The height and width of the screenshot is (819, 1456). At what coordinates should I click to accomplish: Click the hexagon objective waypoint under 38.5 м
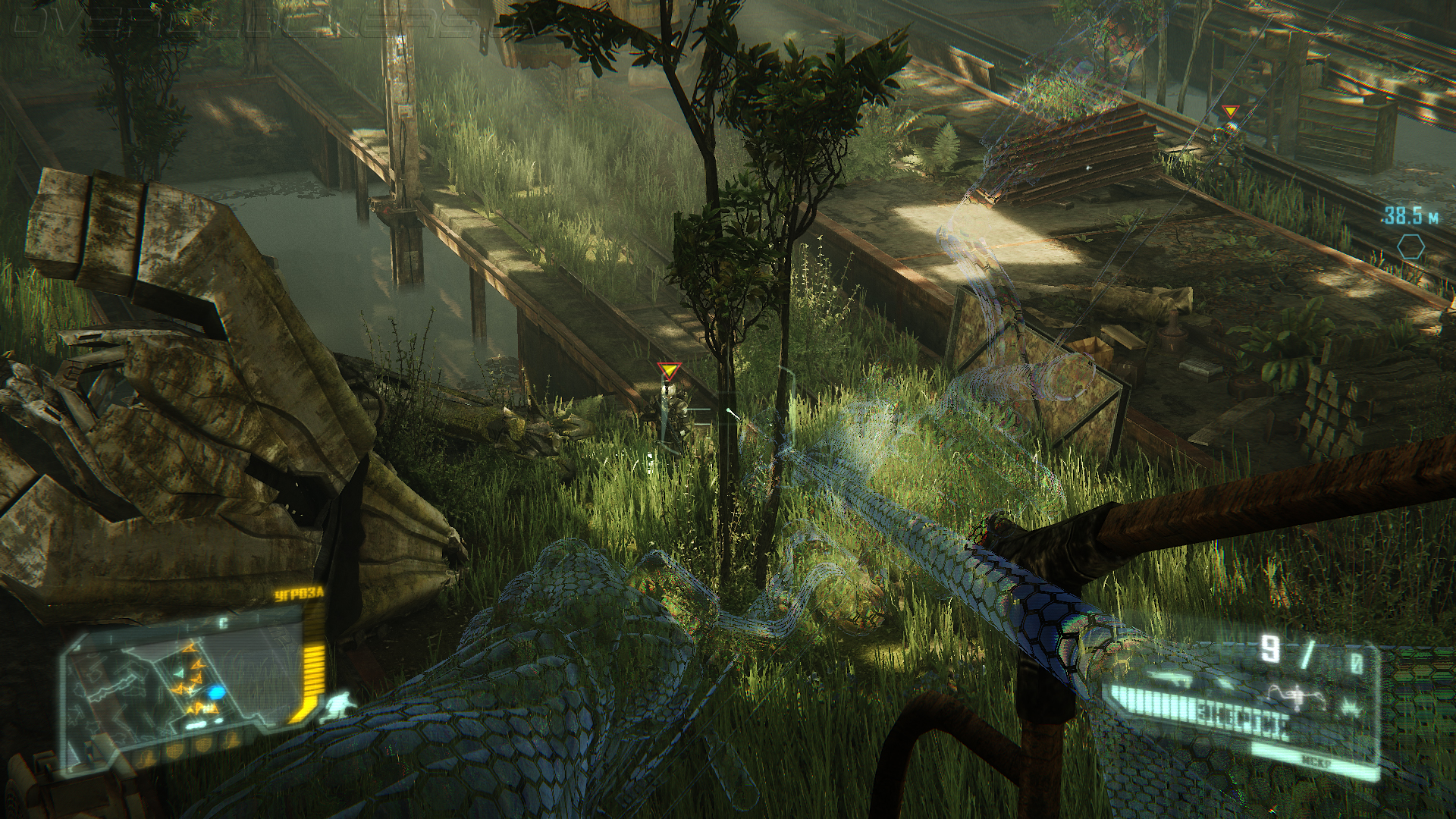(1410, 246)
